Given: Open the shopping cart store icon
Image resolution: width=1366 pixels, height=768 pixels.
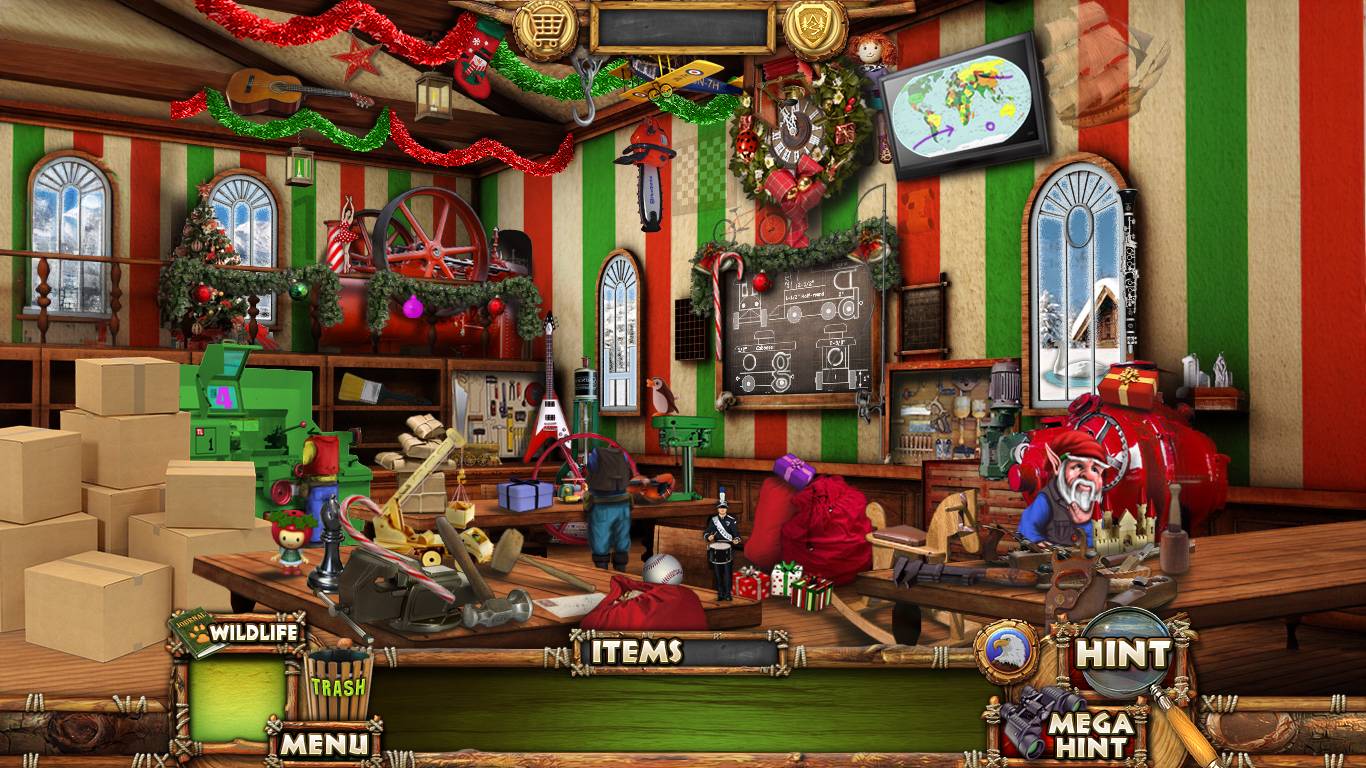Looking at the screenshot, I should pos(546,27).
